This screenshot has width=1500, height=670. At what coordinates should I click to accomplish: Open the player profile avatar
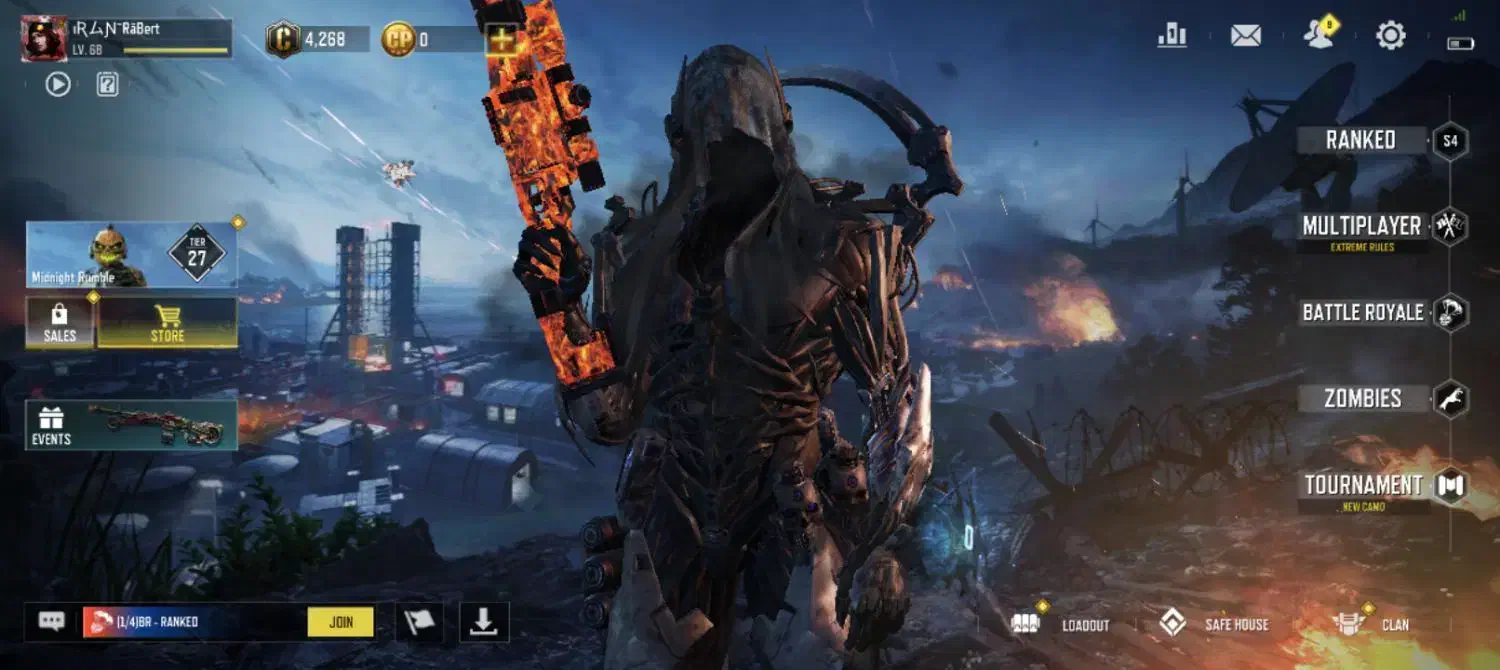pyautogui.click(x=44, y=39)
